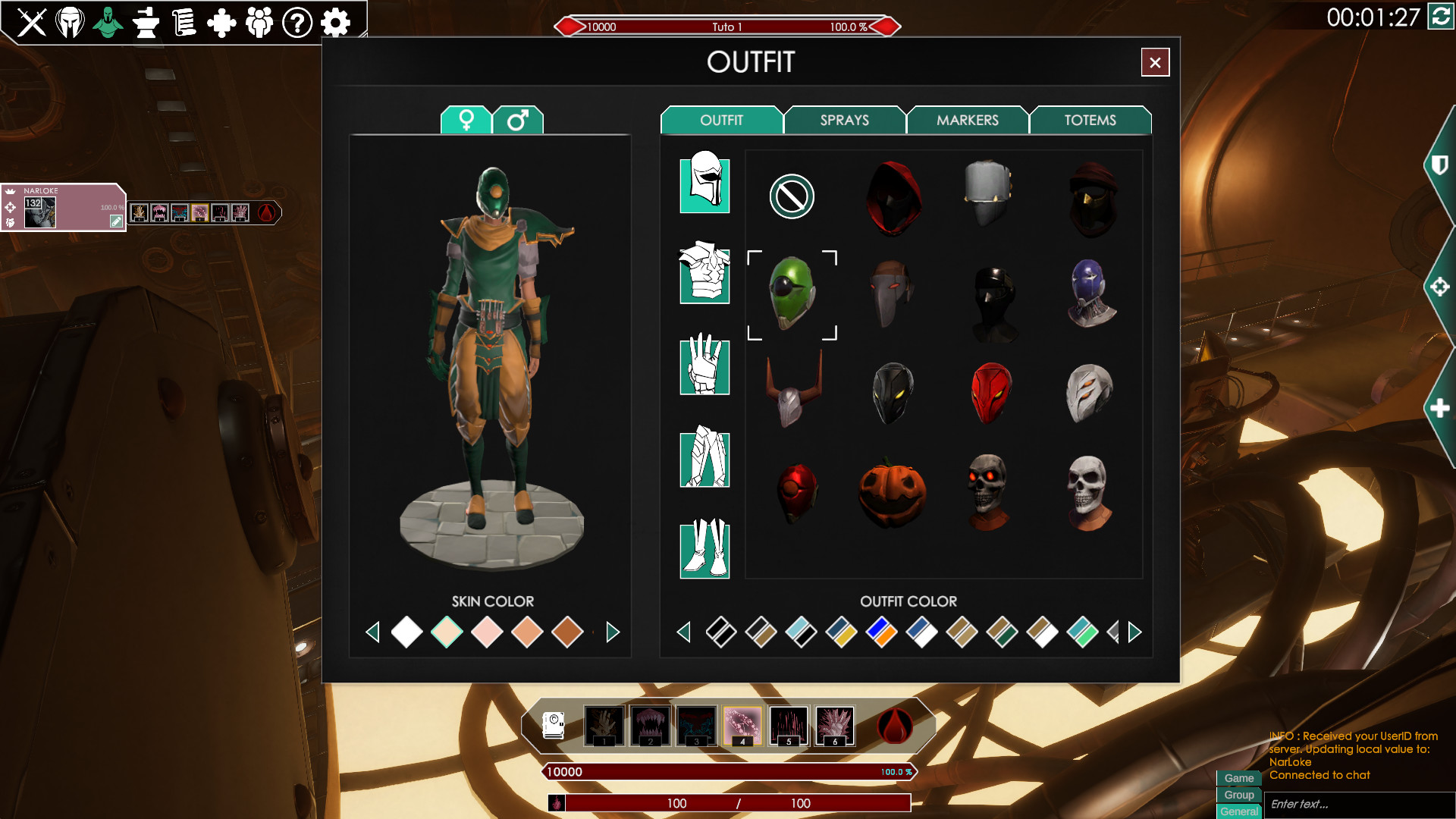
Task: Choose the helmet equipment category
Action: [x=704, y=183]
